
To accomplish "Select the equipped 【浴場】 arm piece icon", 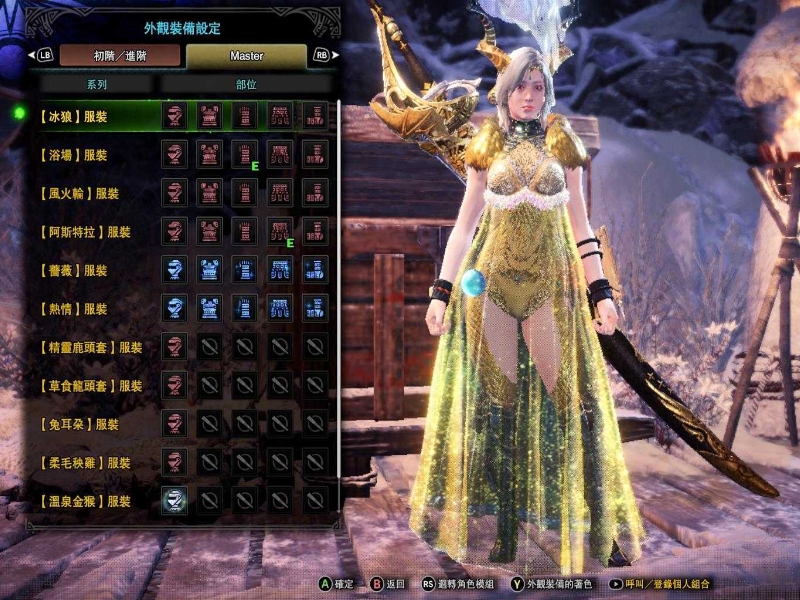I will pos(245,155).
